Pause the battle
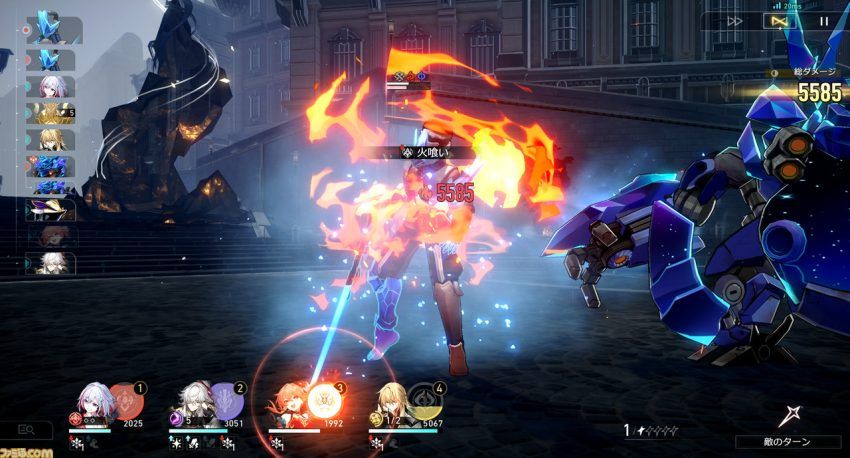The height and width of the screenshot is (458, 850). tap(823, 20)
